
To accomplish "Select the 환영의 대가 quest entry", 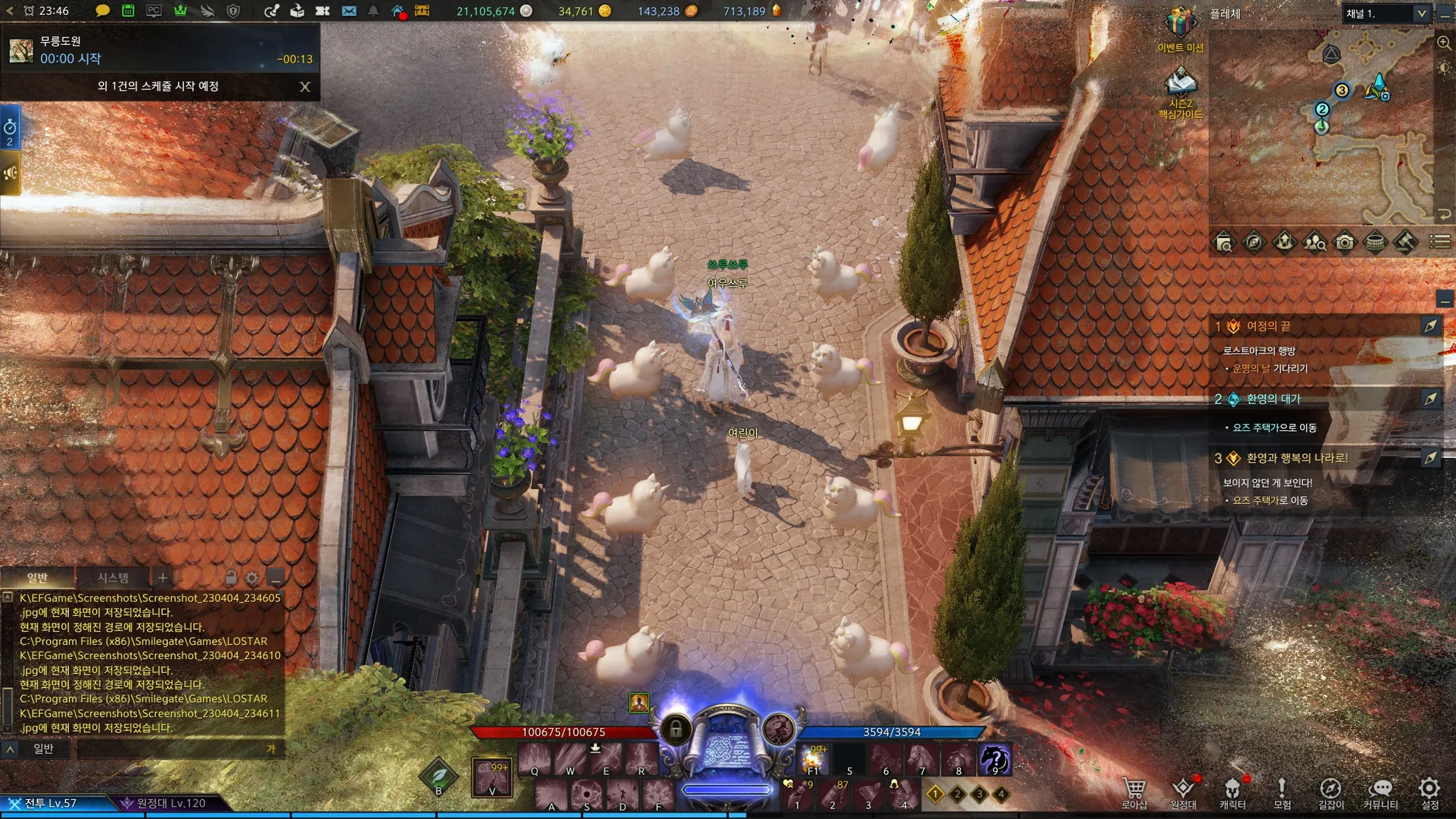I will point(1274,399).
